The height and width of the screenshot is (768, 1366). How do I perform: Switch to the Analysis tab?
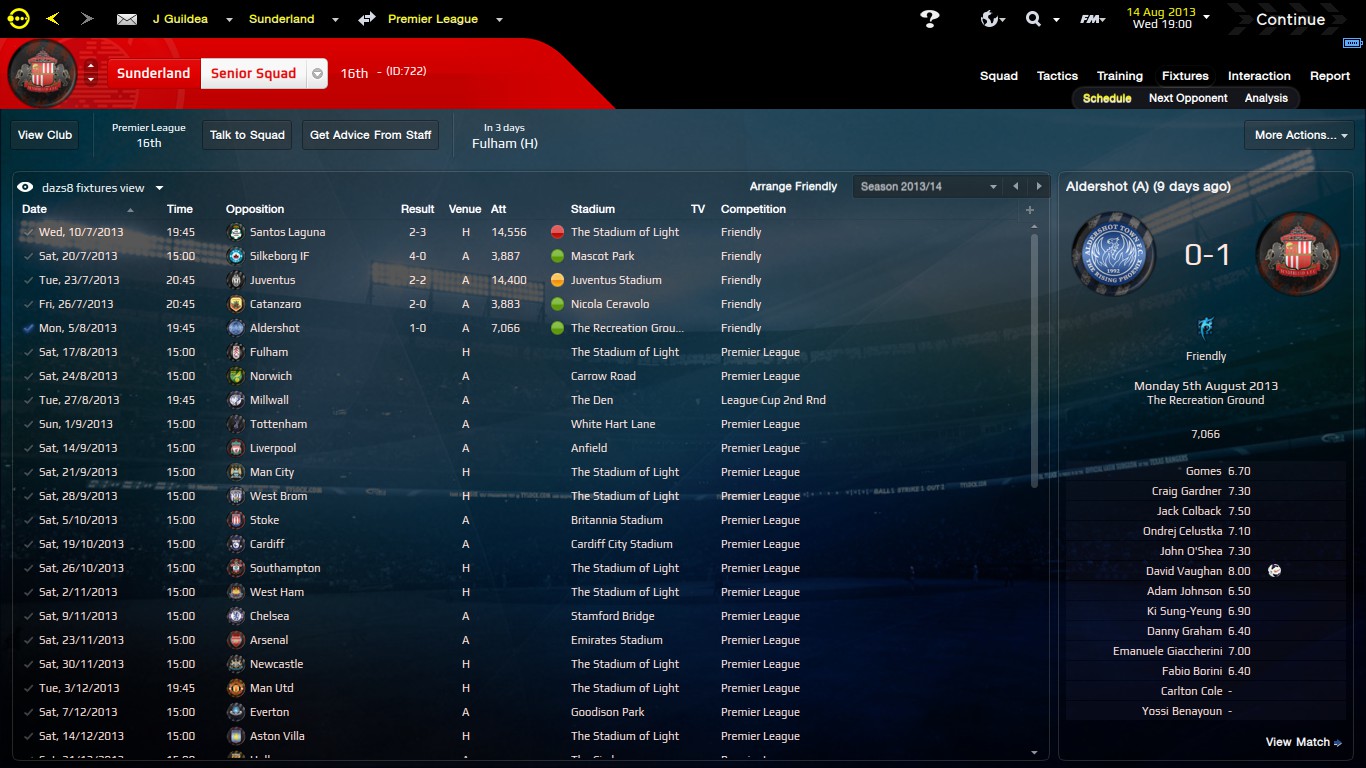click(x=1266, y=98)
